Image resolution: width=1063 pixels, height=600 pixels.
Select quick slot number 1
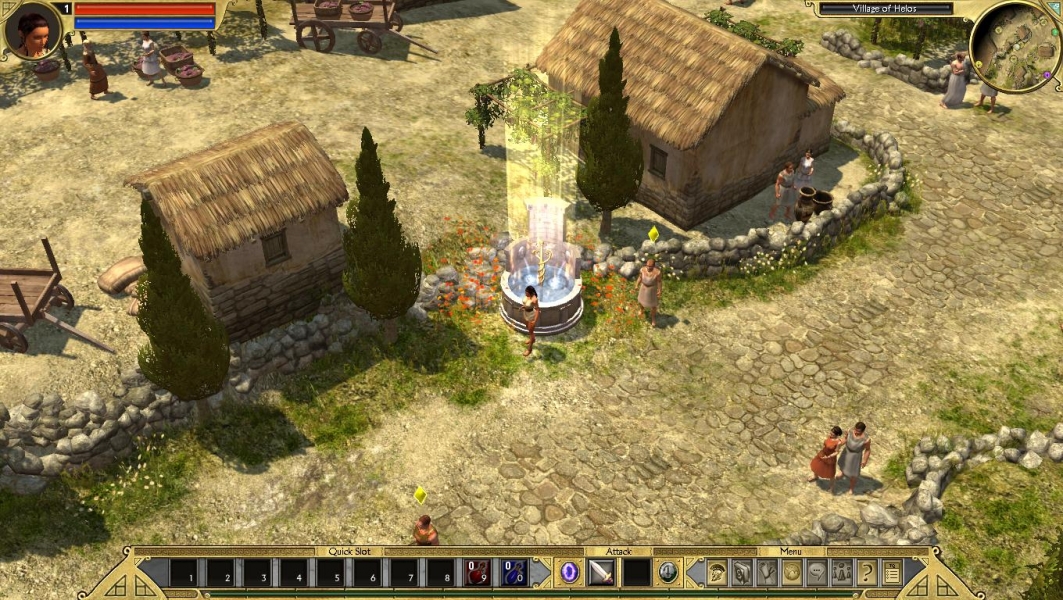[x=182, y=574]
